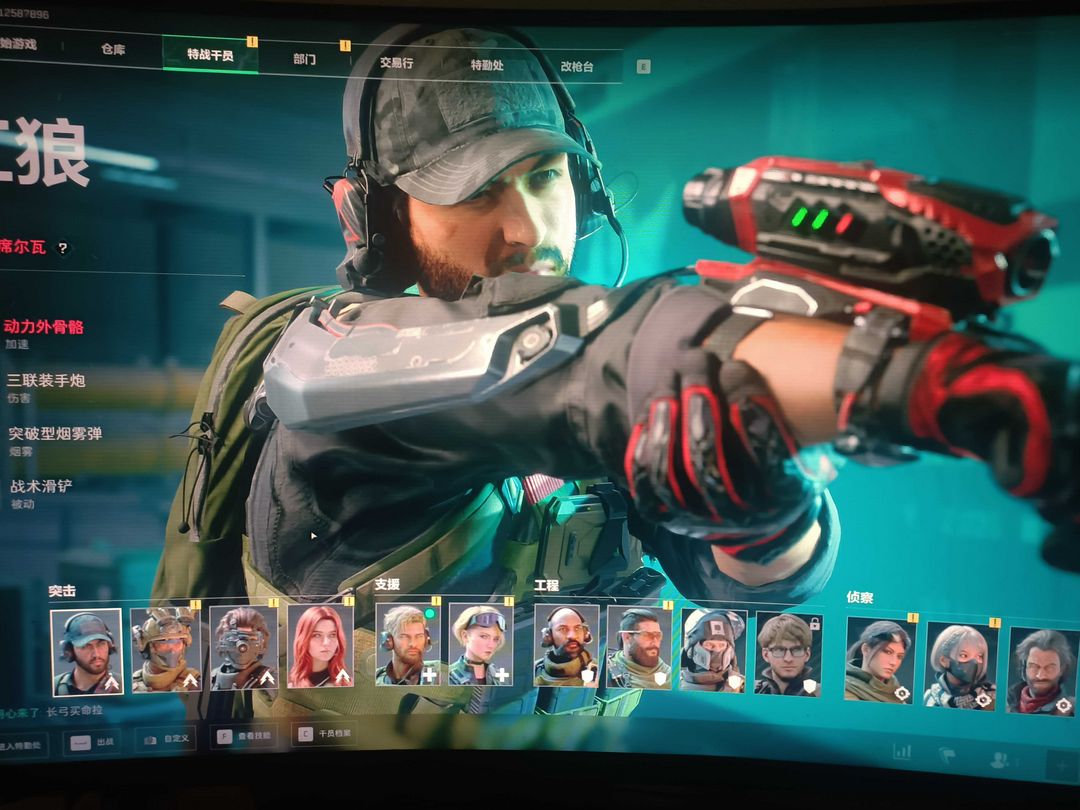Click the 出战 deploy button
Viewport: 1080px width, 810px height.
click(95, 743)
